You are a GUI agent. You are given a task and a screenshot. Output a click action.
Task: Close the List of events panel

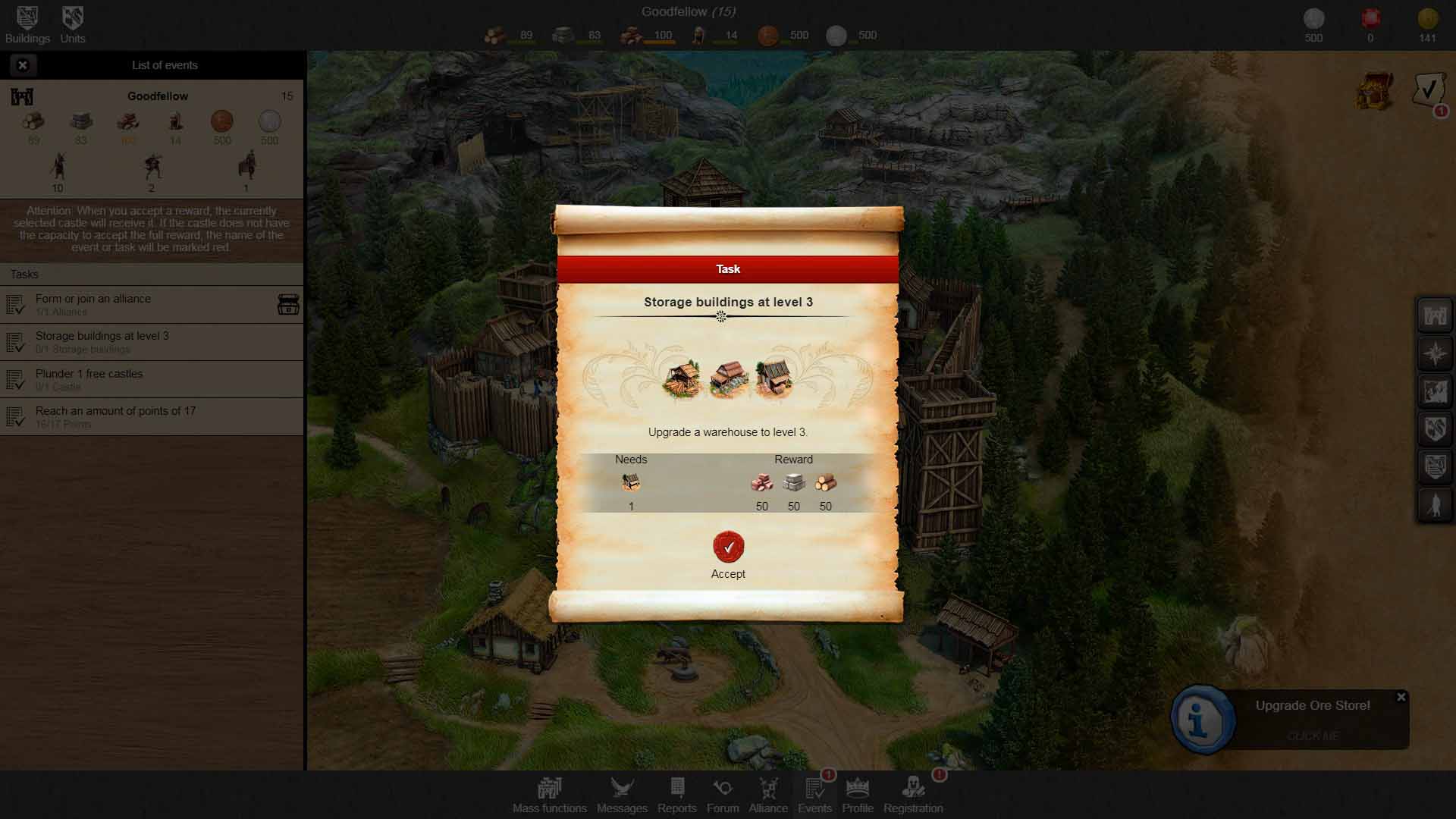tap(23, 65)
